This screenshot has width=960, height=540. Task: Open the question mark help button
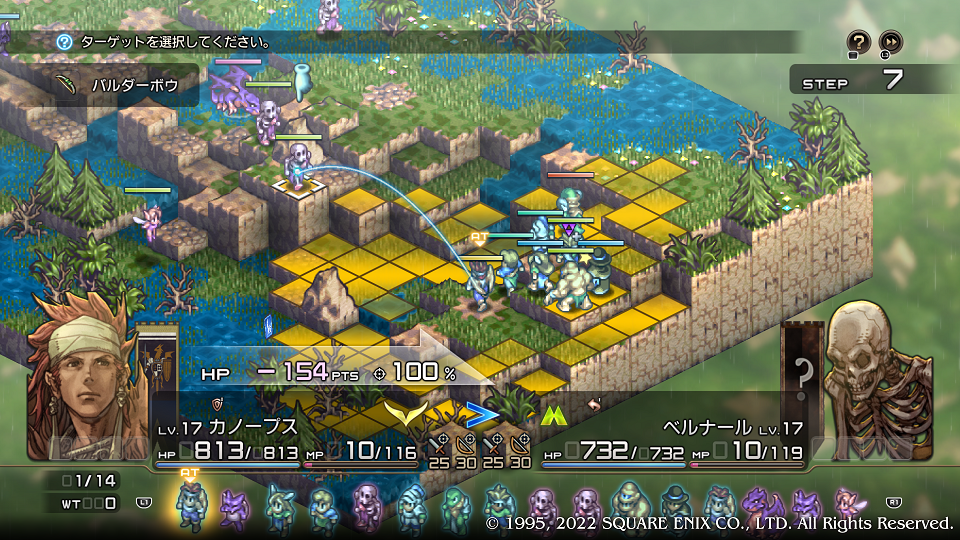(858, 42)
